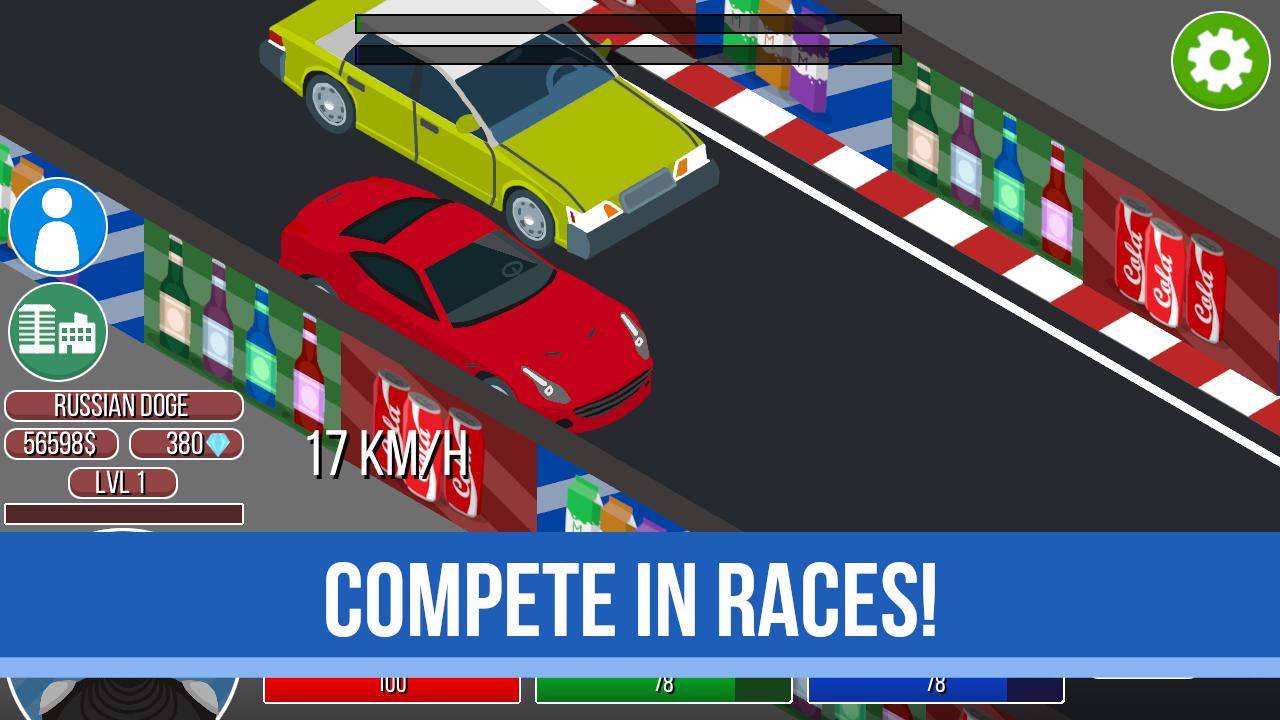
Task: Open the blue player profile icon
Action: [58, 226]
